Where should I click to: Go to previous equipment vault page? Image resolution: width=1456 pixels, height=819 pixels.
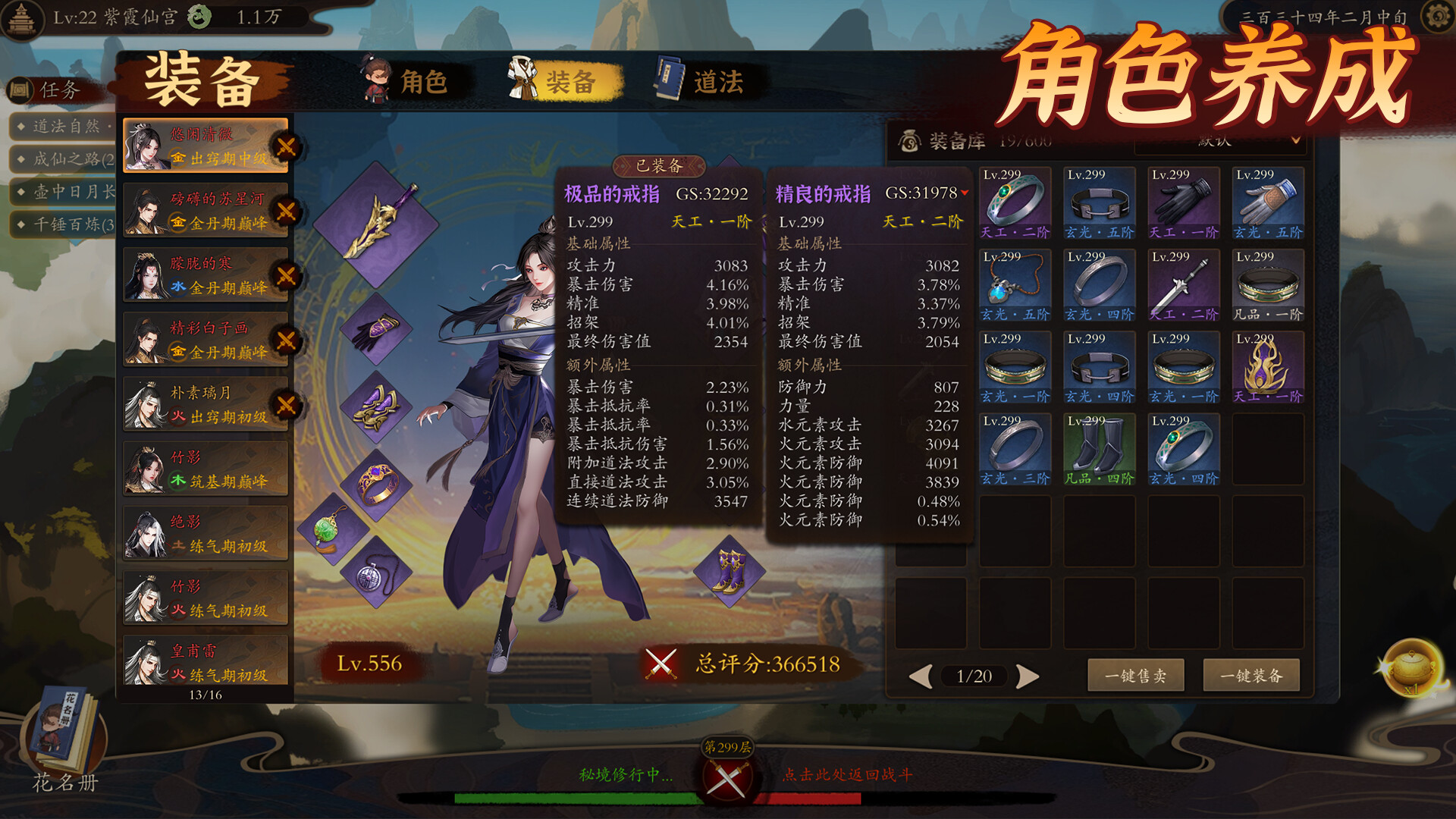[920, 676]
